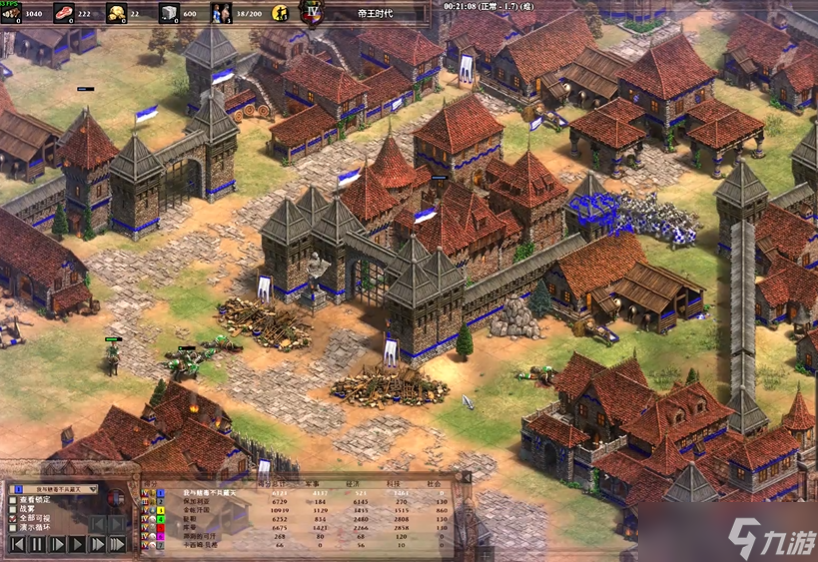The width and height of the screenshot is (818, 562).
Task: Toggle the 战雾 fog of war checkbox
Action: coord(13,508)
